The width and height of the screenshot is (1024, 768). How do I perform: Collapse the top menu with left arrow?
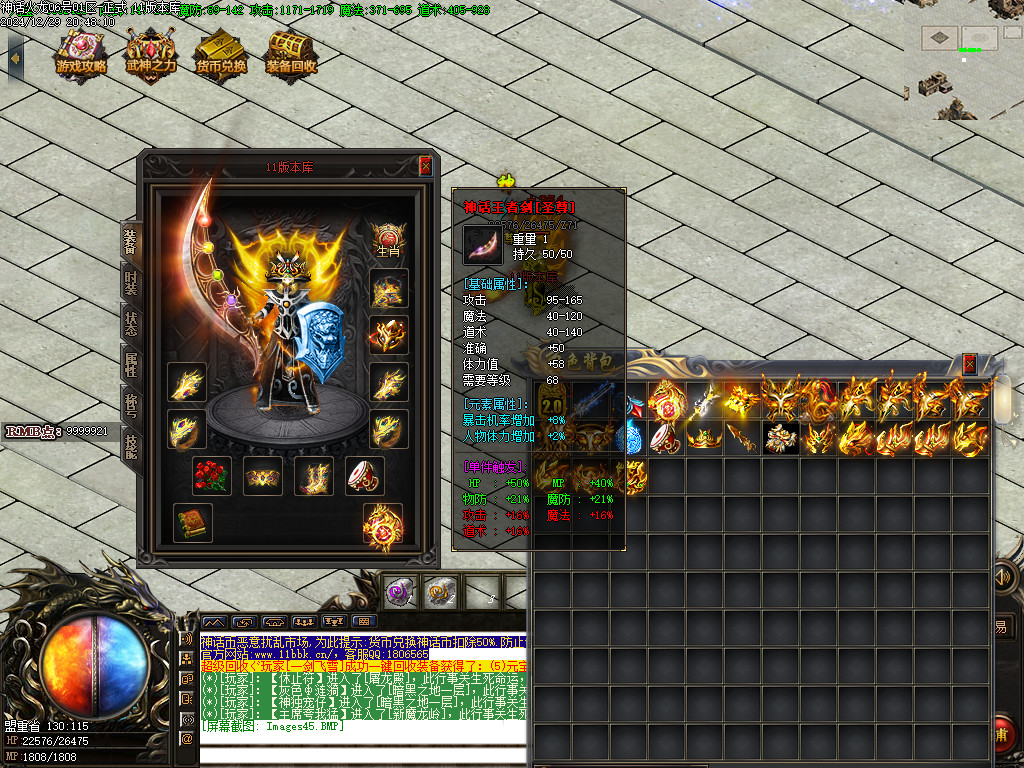pyautogui.click(x=15, y=57)
